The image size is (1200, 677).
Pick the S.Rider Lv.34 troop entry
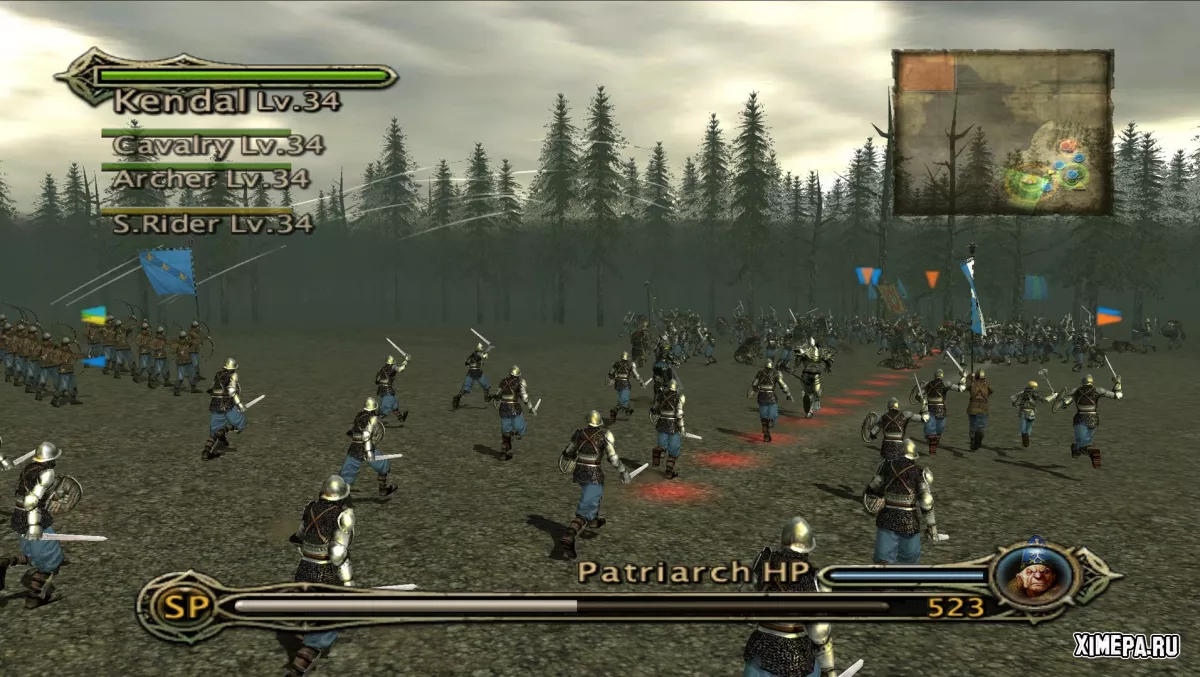coord(213,224)
